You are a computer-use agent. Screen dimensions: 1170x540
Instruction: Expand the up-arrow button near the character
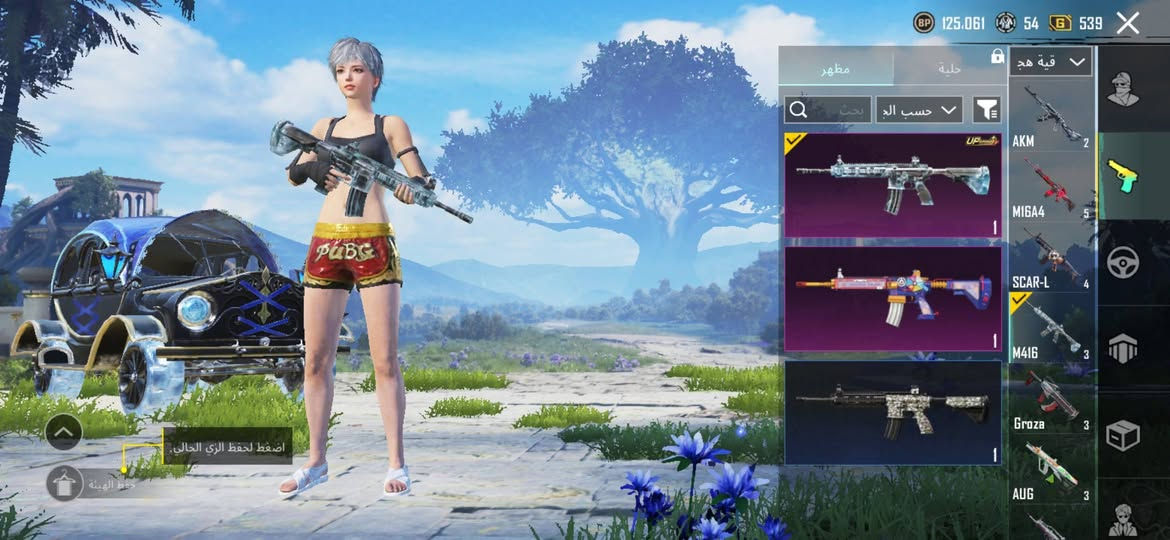click(x=63, y=432)
